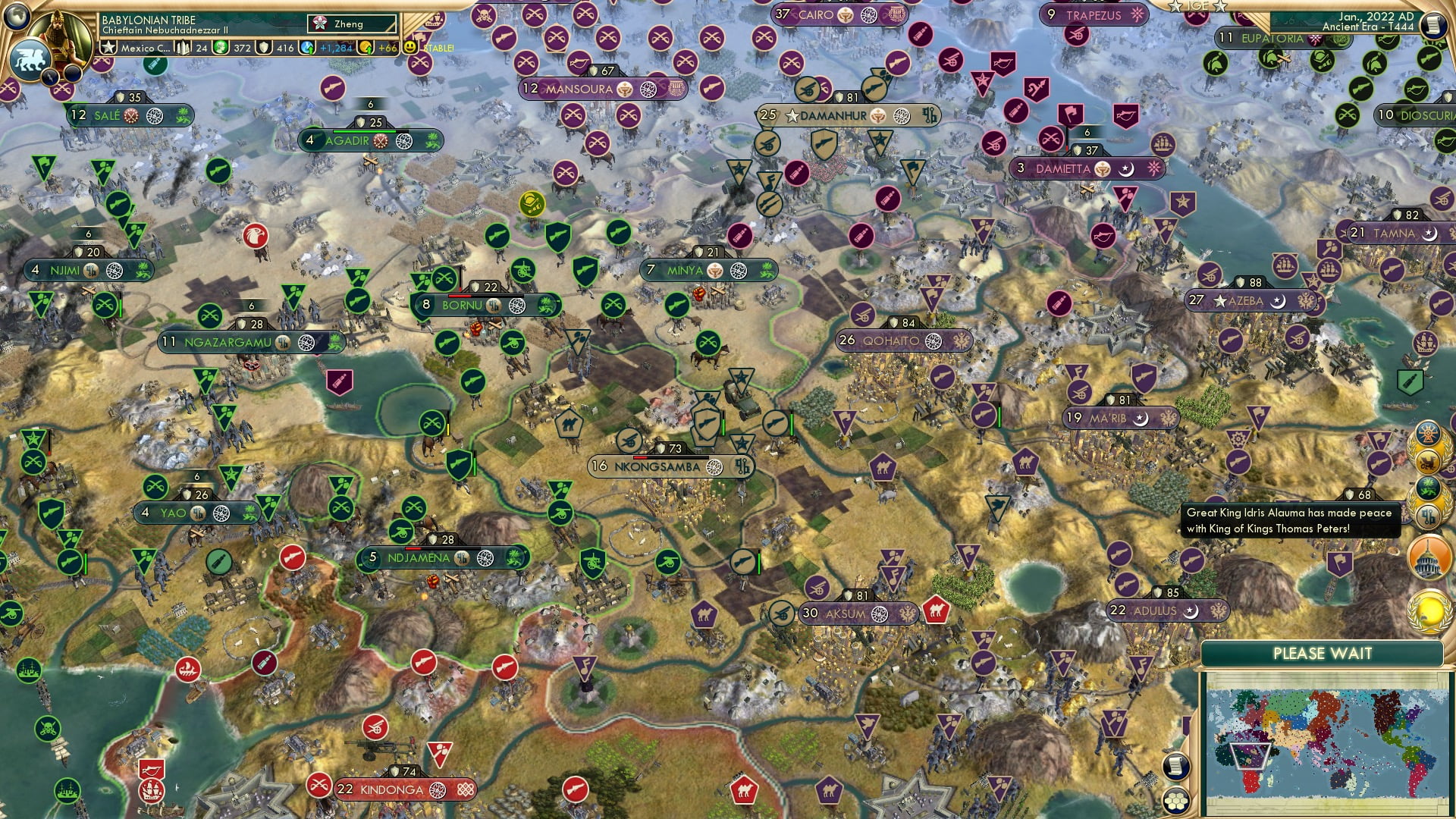1456x819 pixels.
Task: Open the notifications log scroll icon
Action: 1175,767
